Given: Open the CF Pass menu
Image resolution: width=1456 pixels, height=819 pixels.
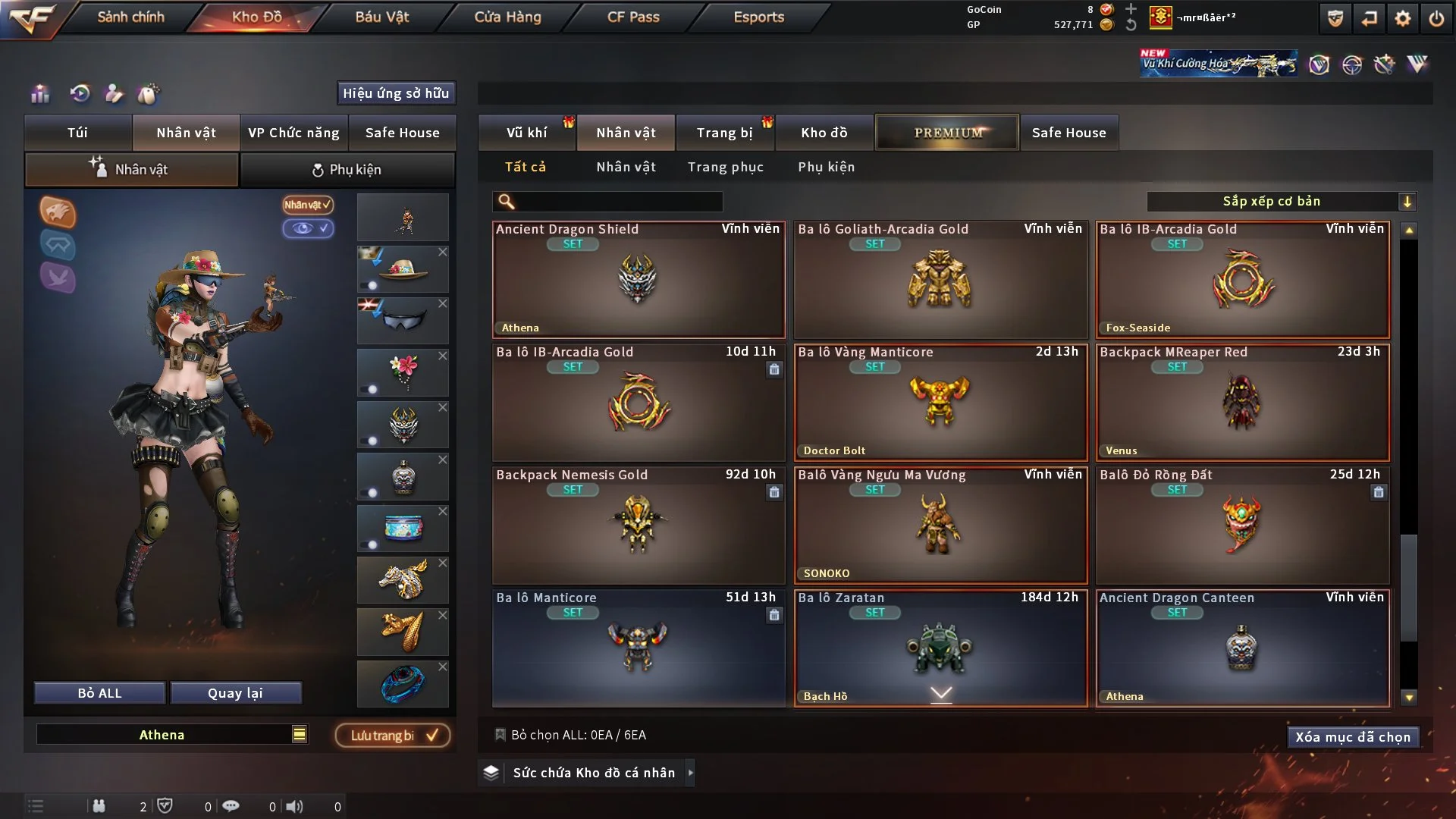Looking at the screenshot, I should 632,17.
